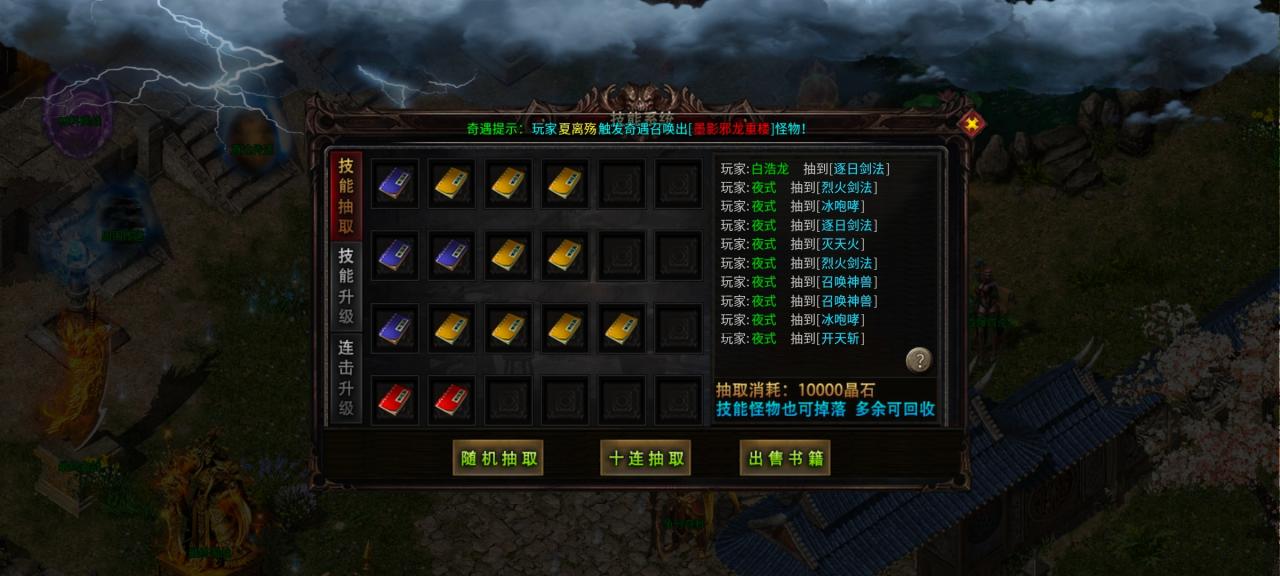1280x576 pixels.
Task: Open the question mark help button
Action: (x=919, y=360)
